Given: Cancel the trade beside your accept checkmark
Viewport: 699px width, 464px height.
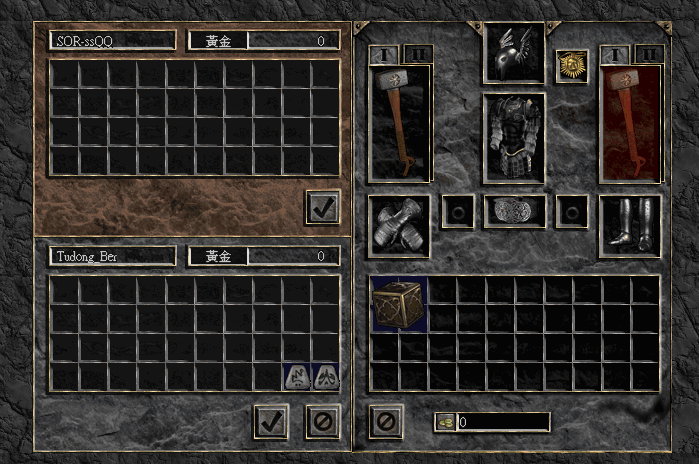Looking at the screenshot, I should [322, 421].
